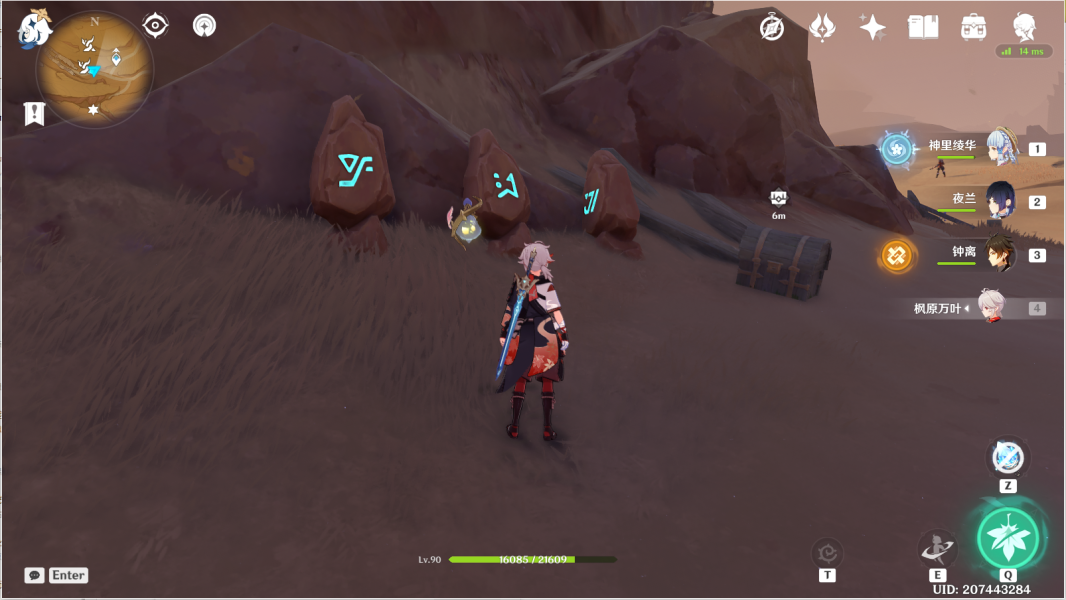
Task: Open the Events four-pointed star icon
Action: 872,28
